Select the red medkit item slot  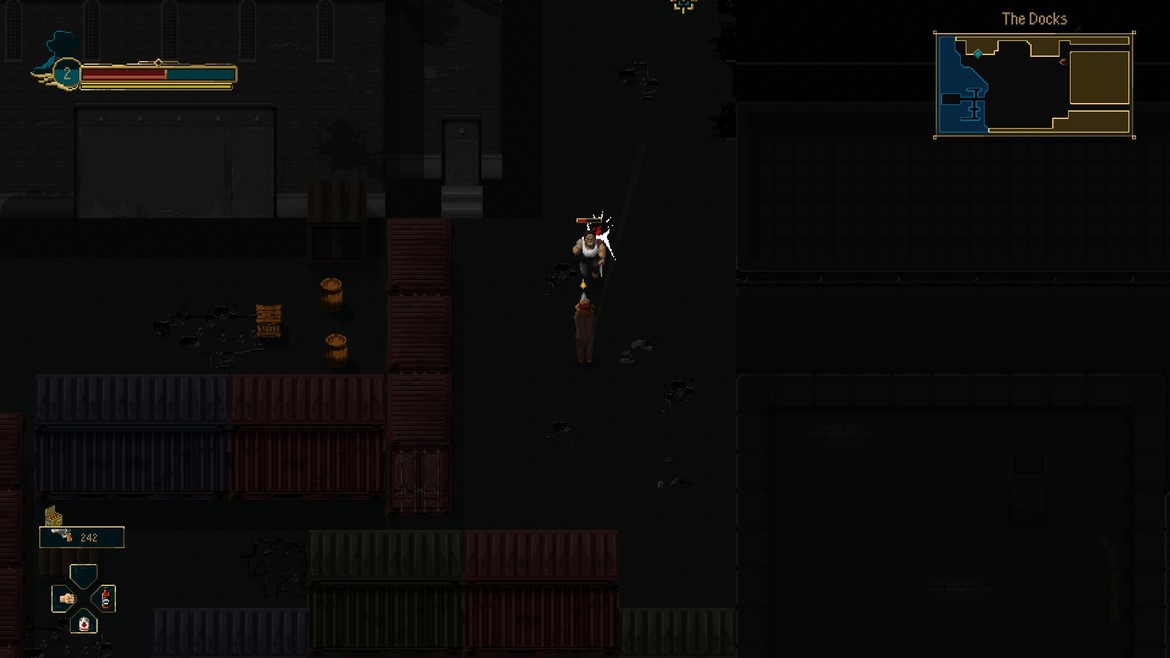coord(84,624)
